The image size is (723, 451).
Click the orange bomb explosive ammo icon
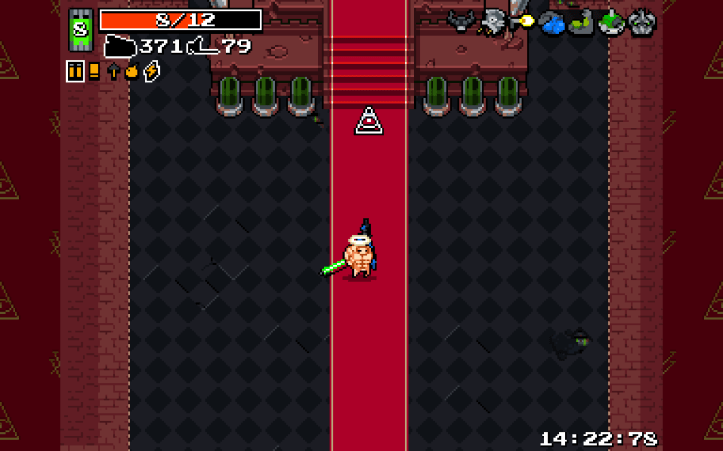131,71
